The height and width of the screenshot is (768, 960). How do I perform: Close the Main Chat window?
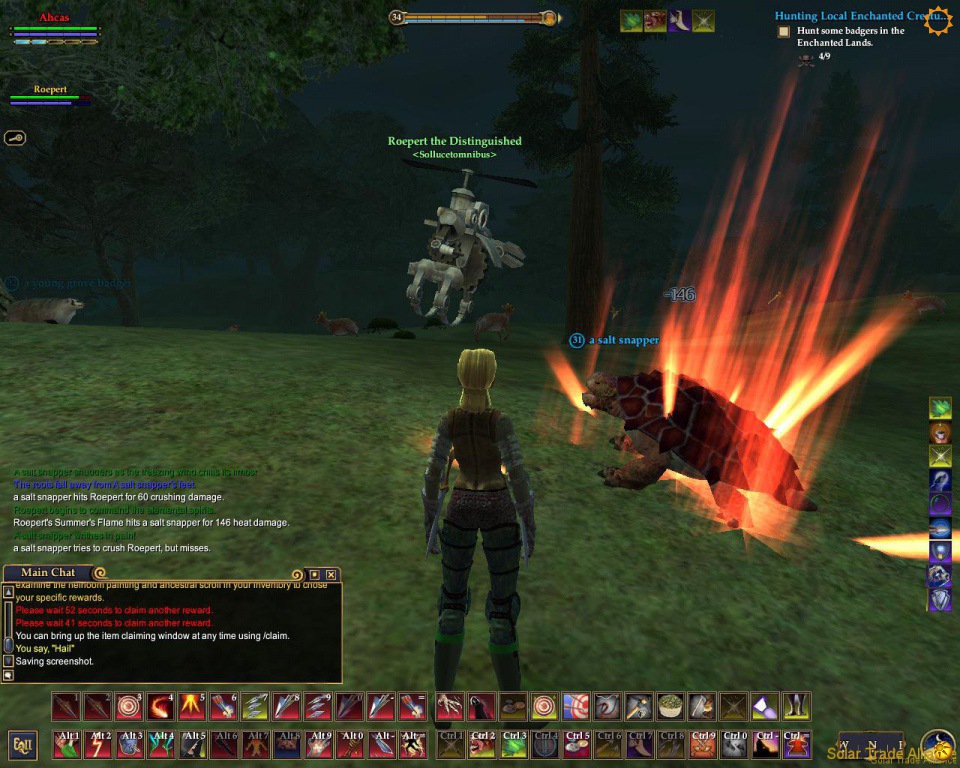(x=331, y=574)
